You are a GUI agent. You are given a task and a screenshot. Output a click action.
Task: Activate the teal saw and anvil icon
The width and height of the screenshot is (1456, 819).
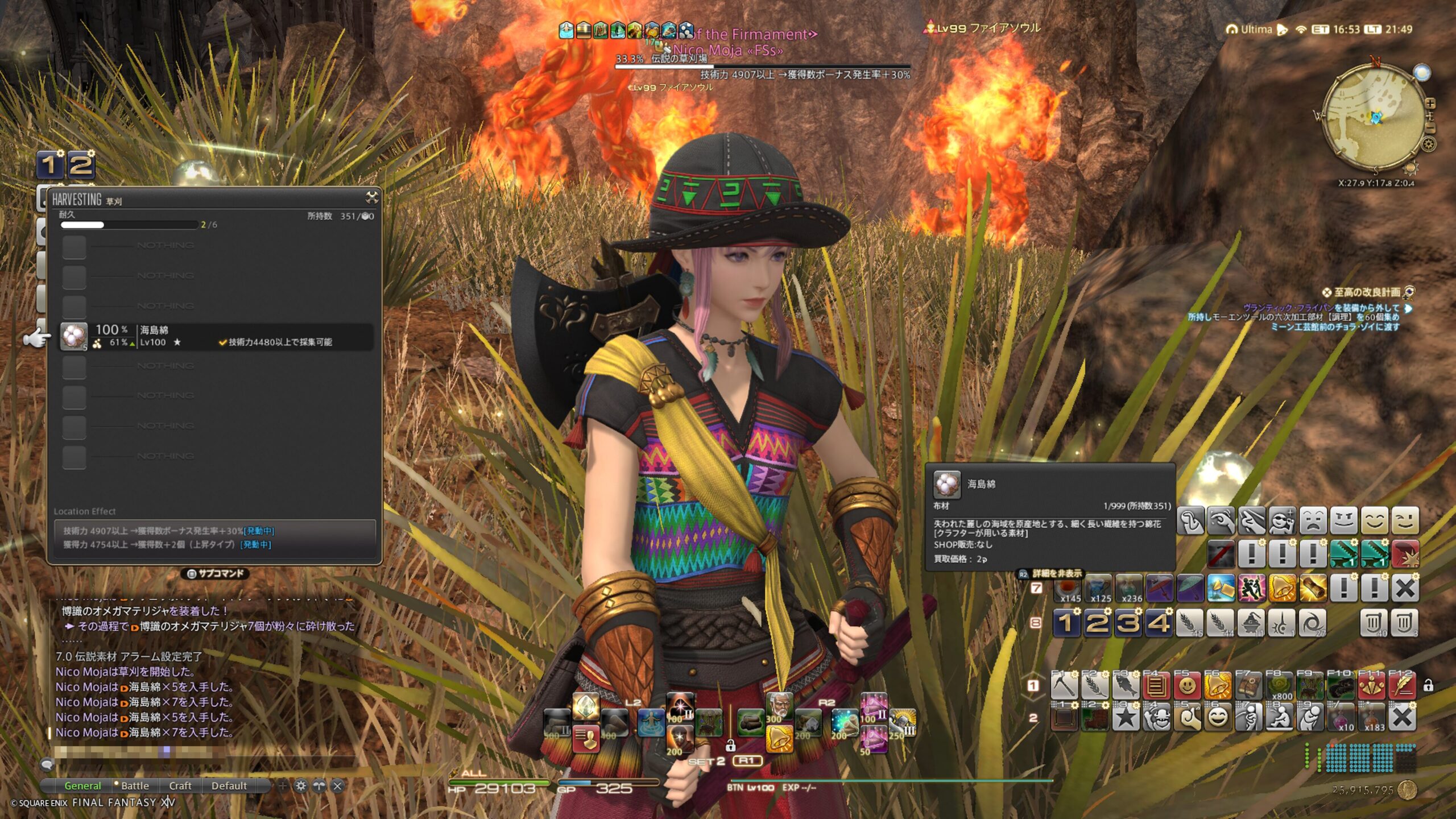[1343, 553]
